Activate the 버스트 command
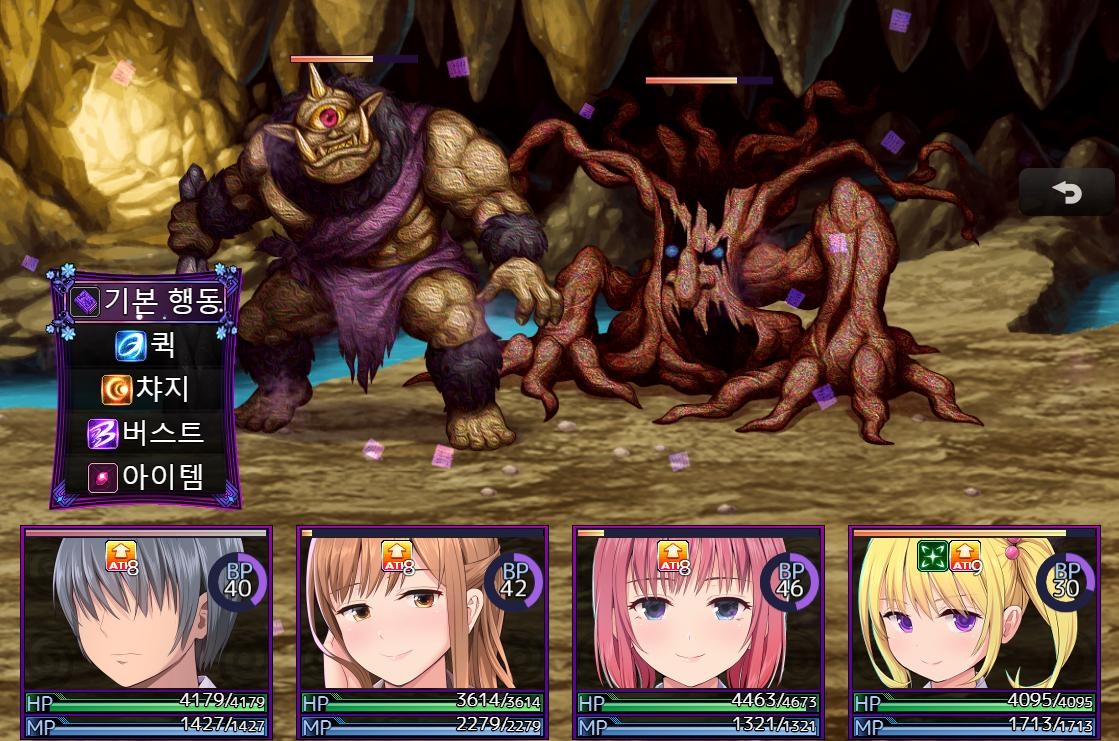1119x741 pixels. 146,433
